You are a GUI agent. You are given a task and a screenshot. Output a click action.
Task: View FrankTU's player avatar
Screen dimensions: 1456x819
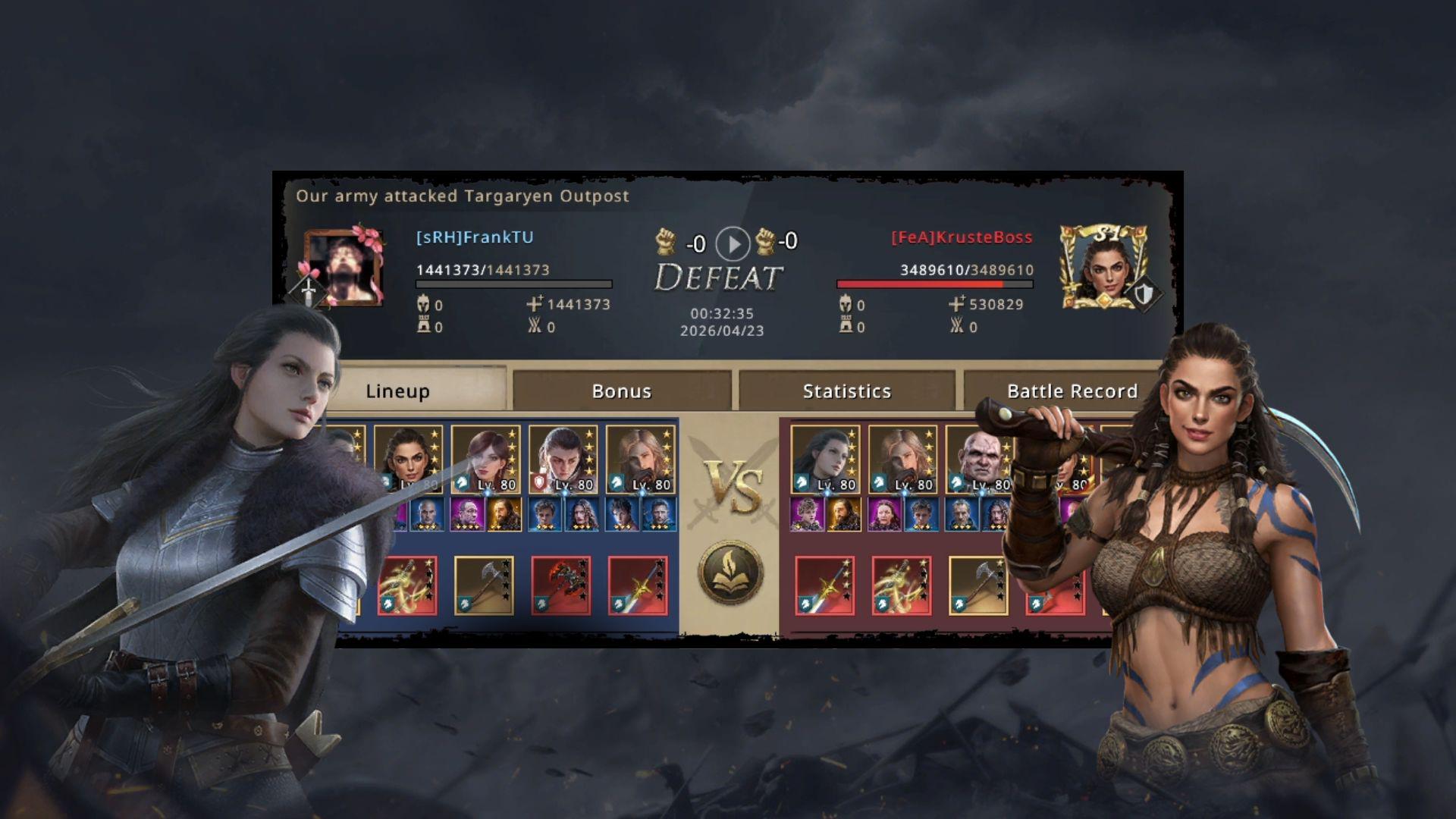tap(344, 268)
